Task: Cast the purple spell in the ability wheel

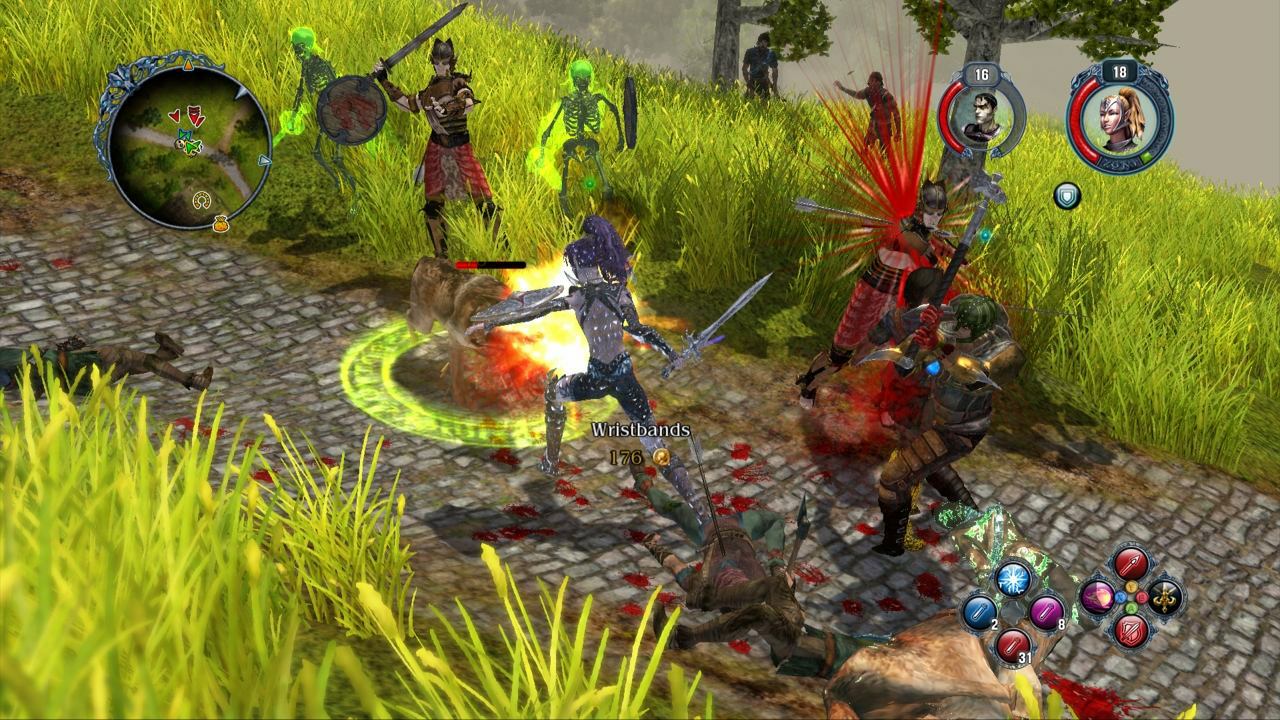Action: click(x=1098, y=597)
